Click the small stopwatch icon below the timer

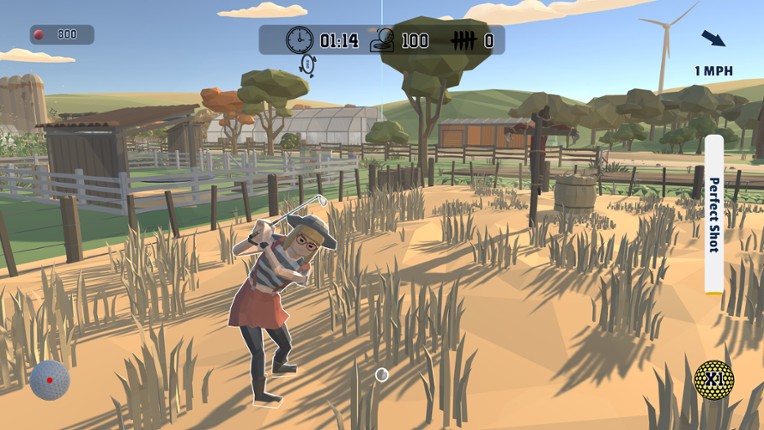[308, 65]
